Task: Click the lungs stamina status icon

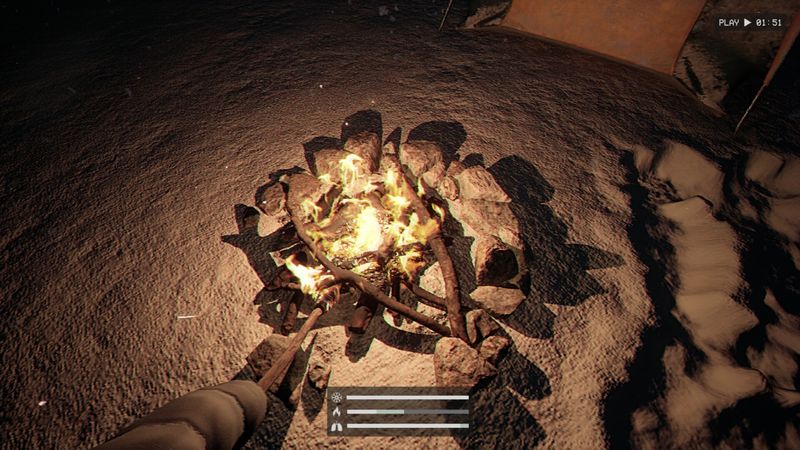Action: pos(336,425)
